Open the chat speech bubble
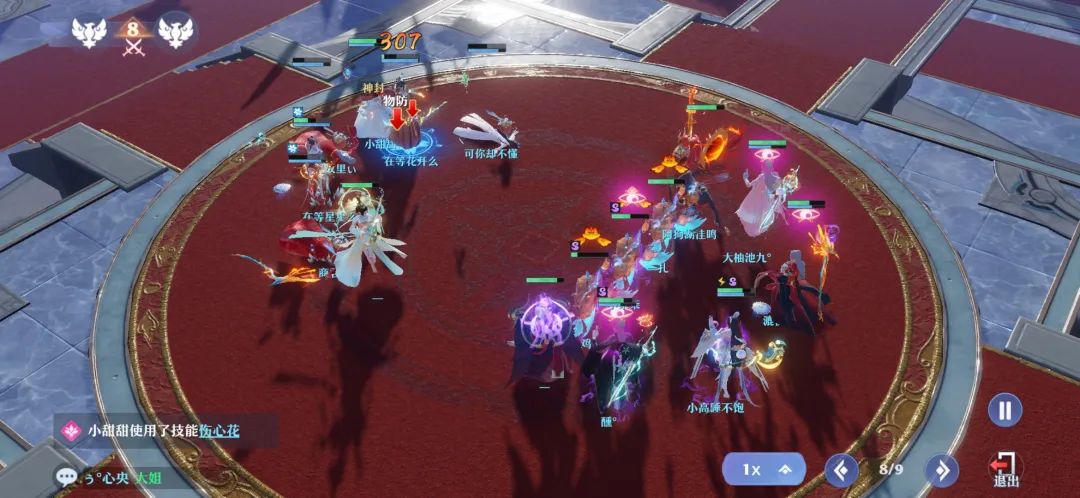The image size is (1080, 498). coord(68,479)
